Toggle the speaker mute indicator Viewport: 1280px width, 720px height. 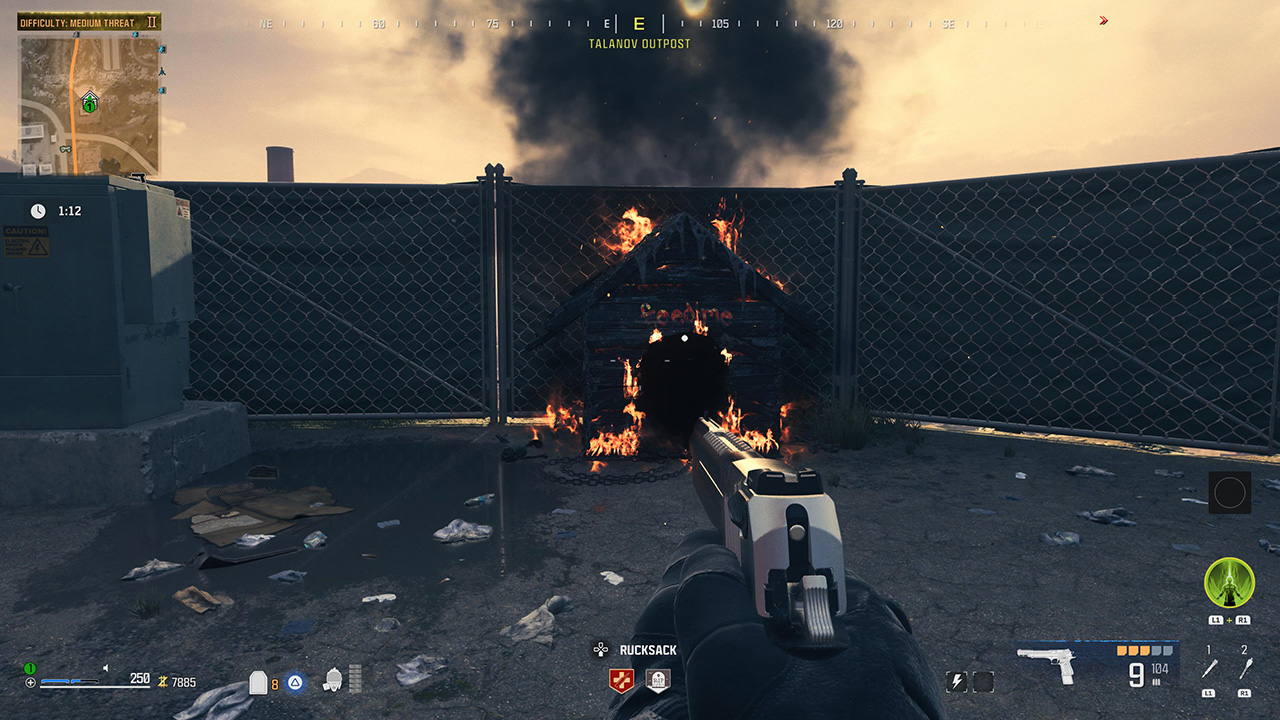pyautogui.click(x=105, y=668)
